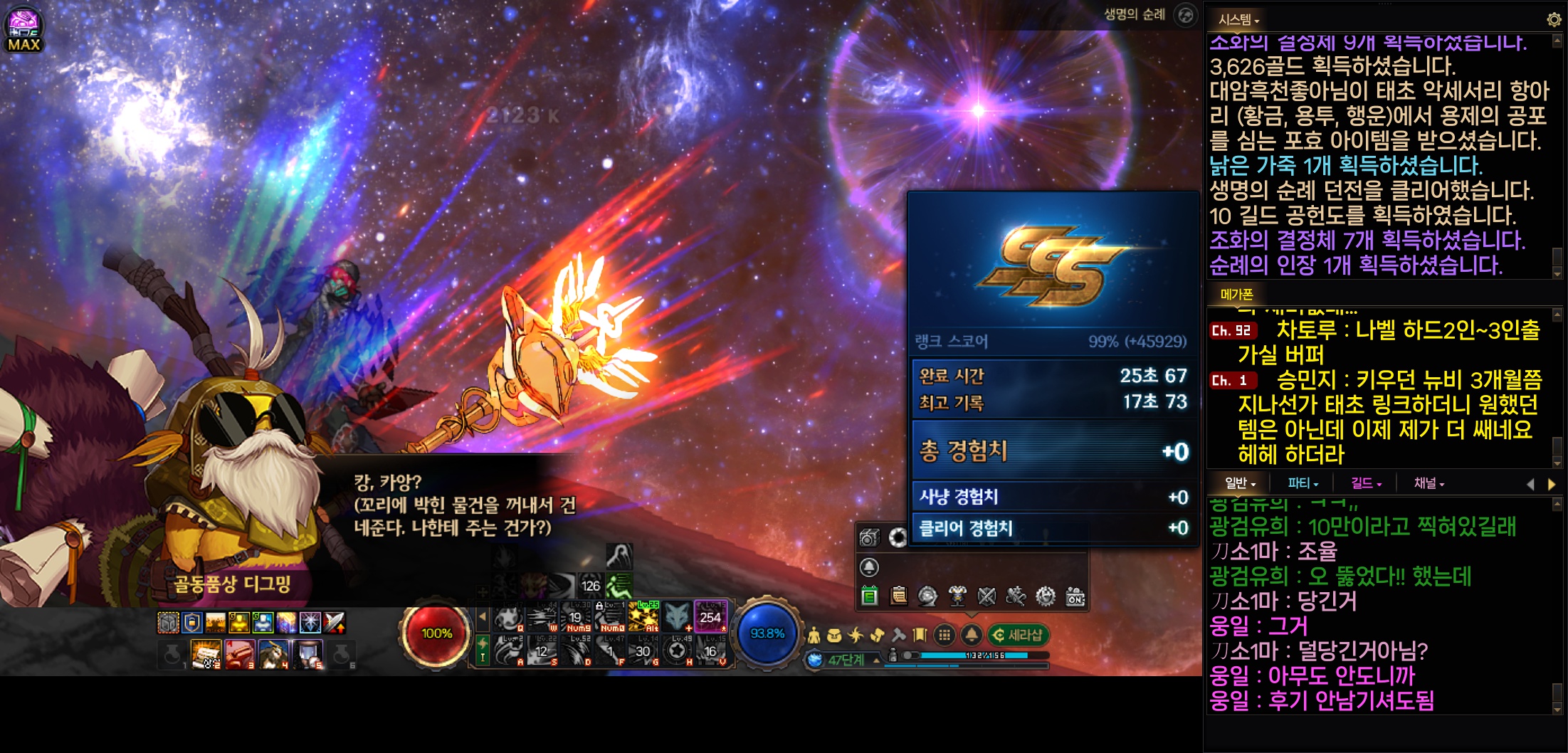Toggle the bell notification menu button

(972, 635)
